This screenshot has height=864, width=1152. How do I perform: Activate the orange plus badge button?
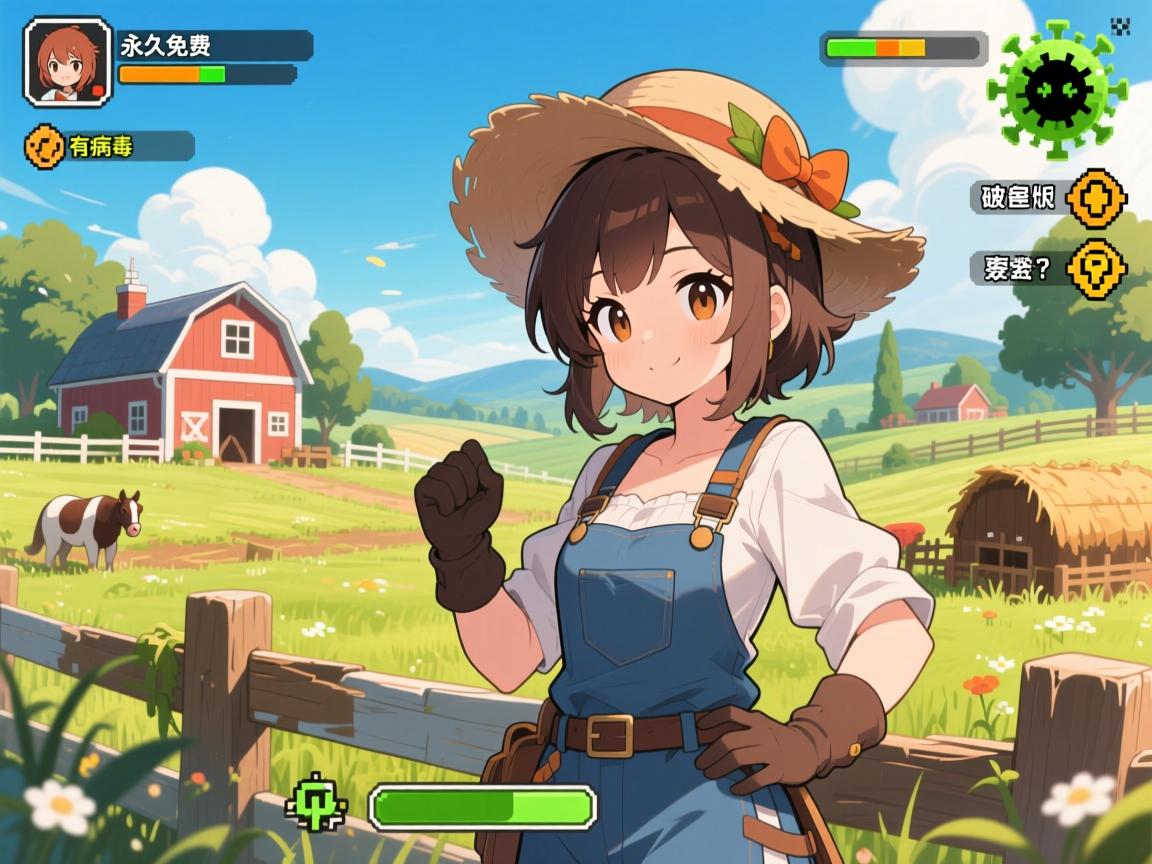[1095, 197]
